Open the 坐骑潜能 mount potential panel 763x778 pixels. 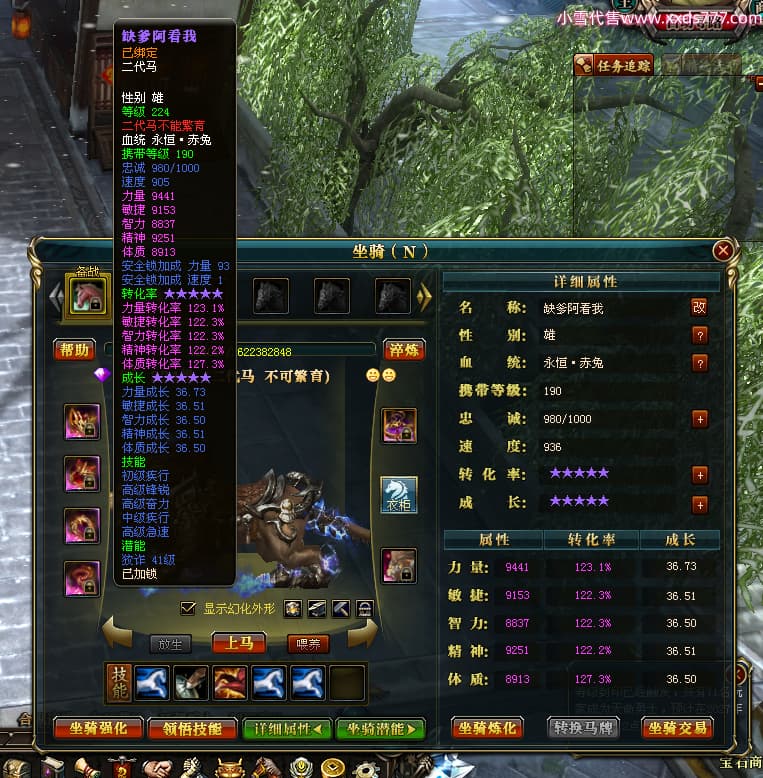(x=380, y=728)
